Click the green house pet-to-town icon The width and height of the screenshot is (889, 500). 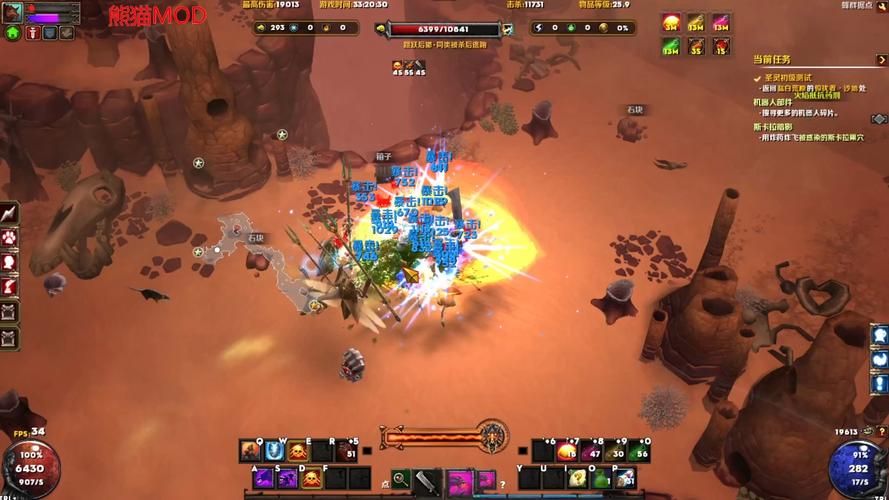[13, 32]
